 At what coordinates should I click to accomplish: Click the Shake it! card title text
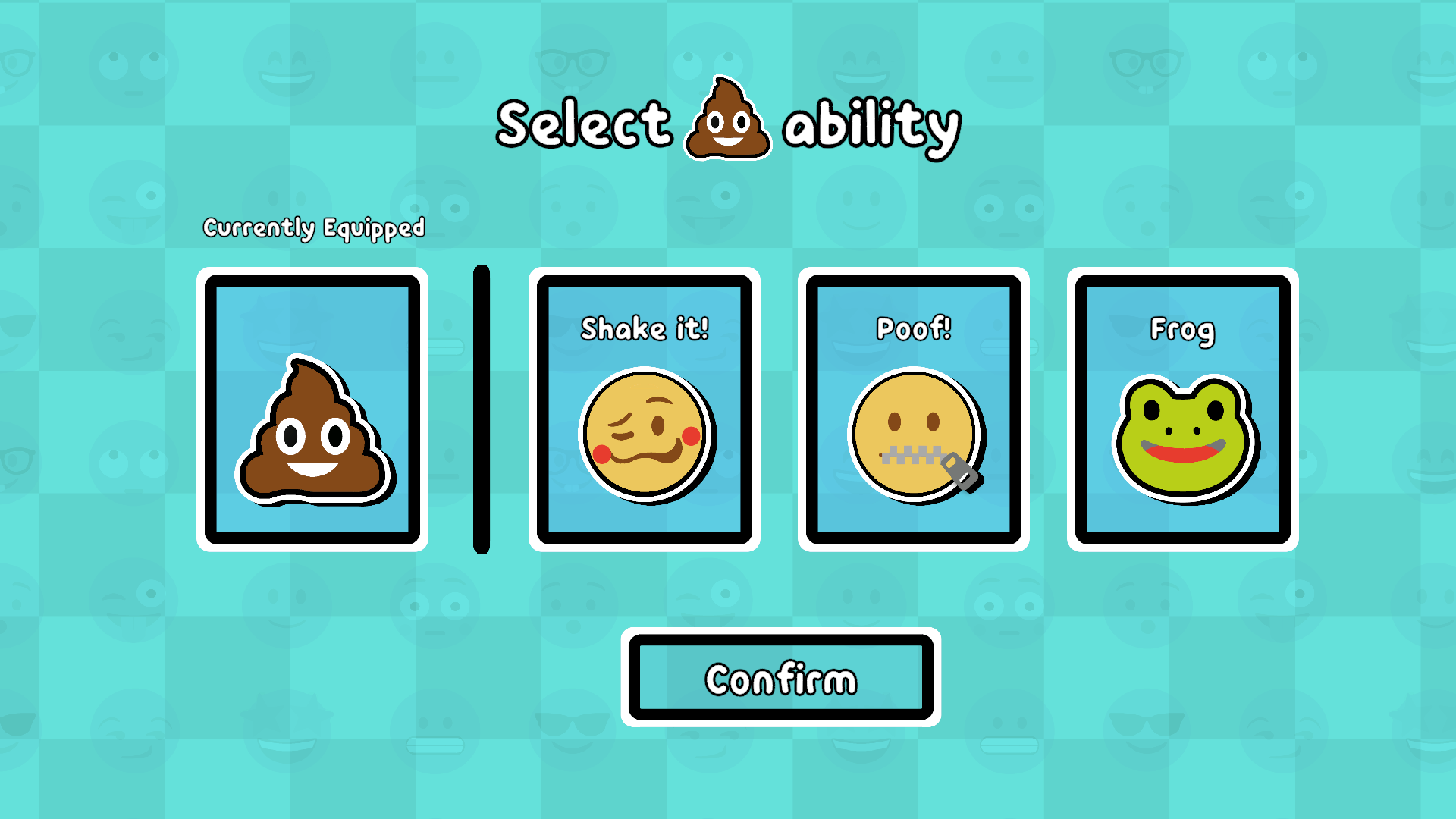[x=645, y=328]
